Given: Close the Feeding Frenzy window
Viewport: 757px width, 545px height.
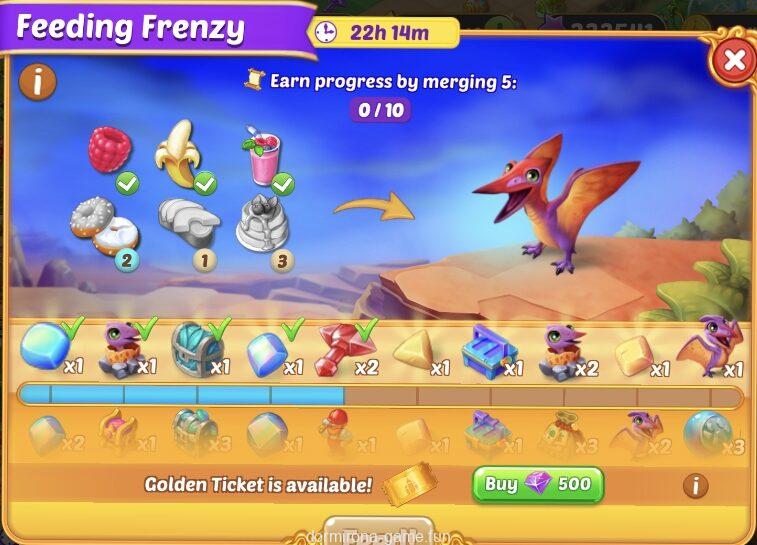Looking at the screenshot, I should (x=734, y=60).
